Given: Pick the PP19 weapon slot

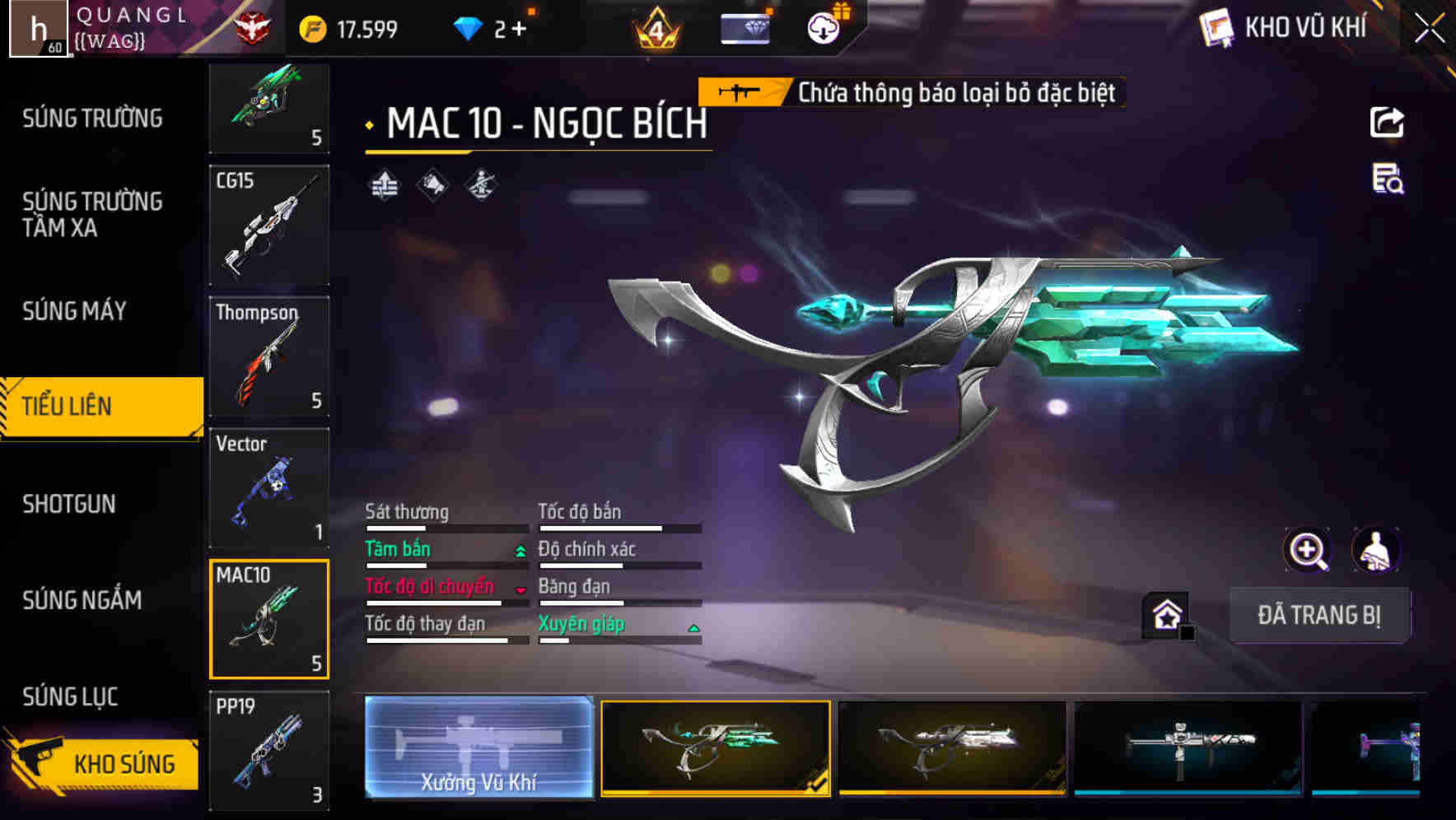Looking at the screenshot, I should tap(269, 750).
